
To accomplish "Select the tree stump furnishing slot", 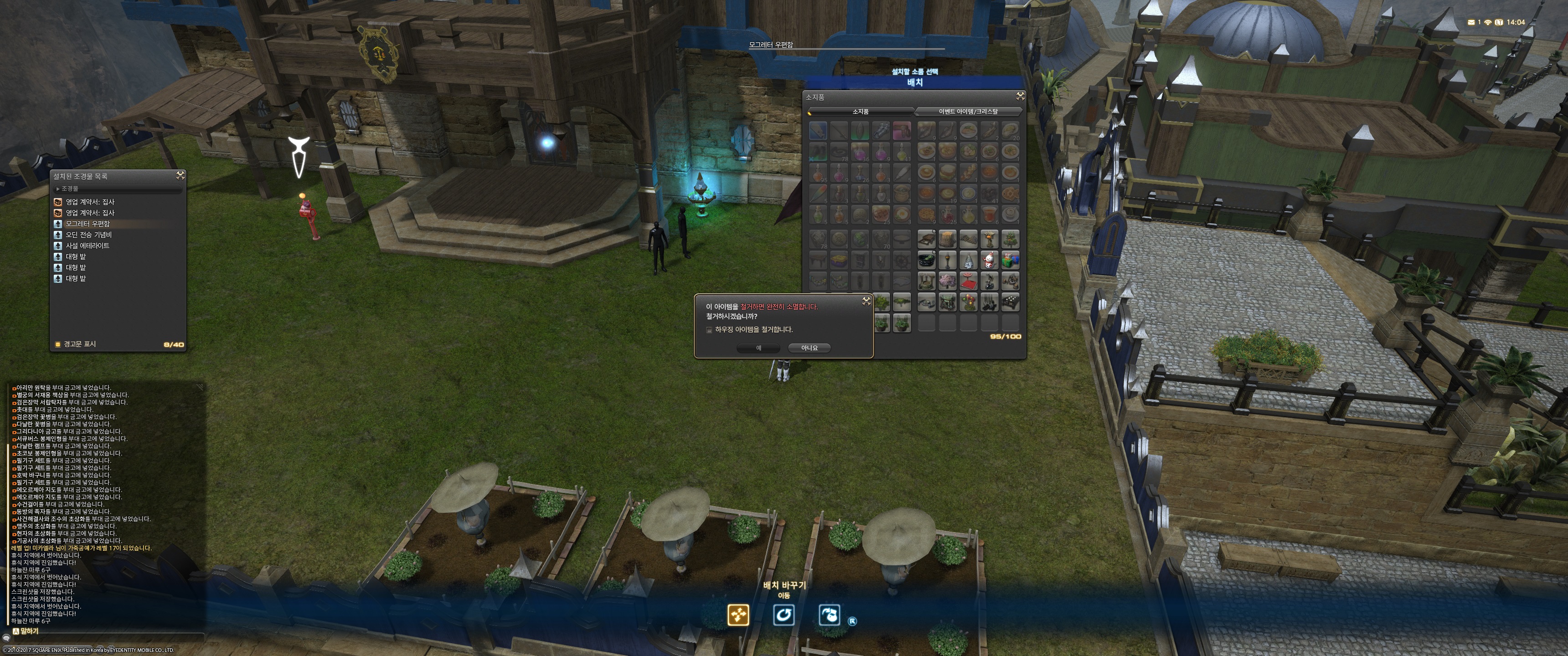I will click(x=947, y=239).
